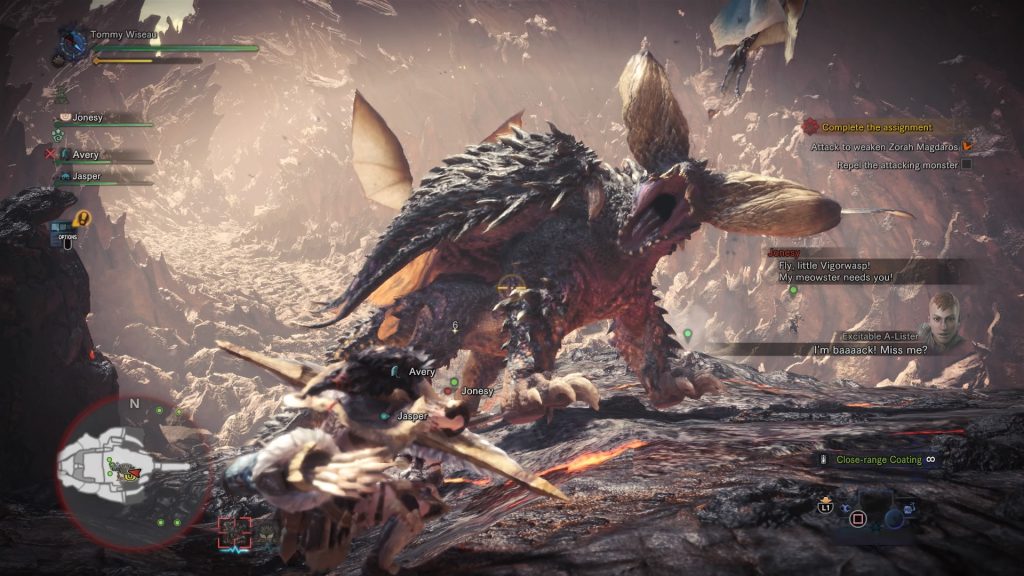Open the 'Complete the assignment' quest tracker

pyautogui.click(x=876, y=127)
